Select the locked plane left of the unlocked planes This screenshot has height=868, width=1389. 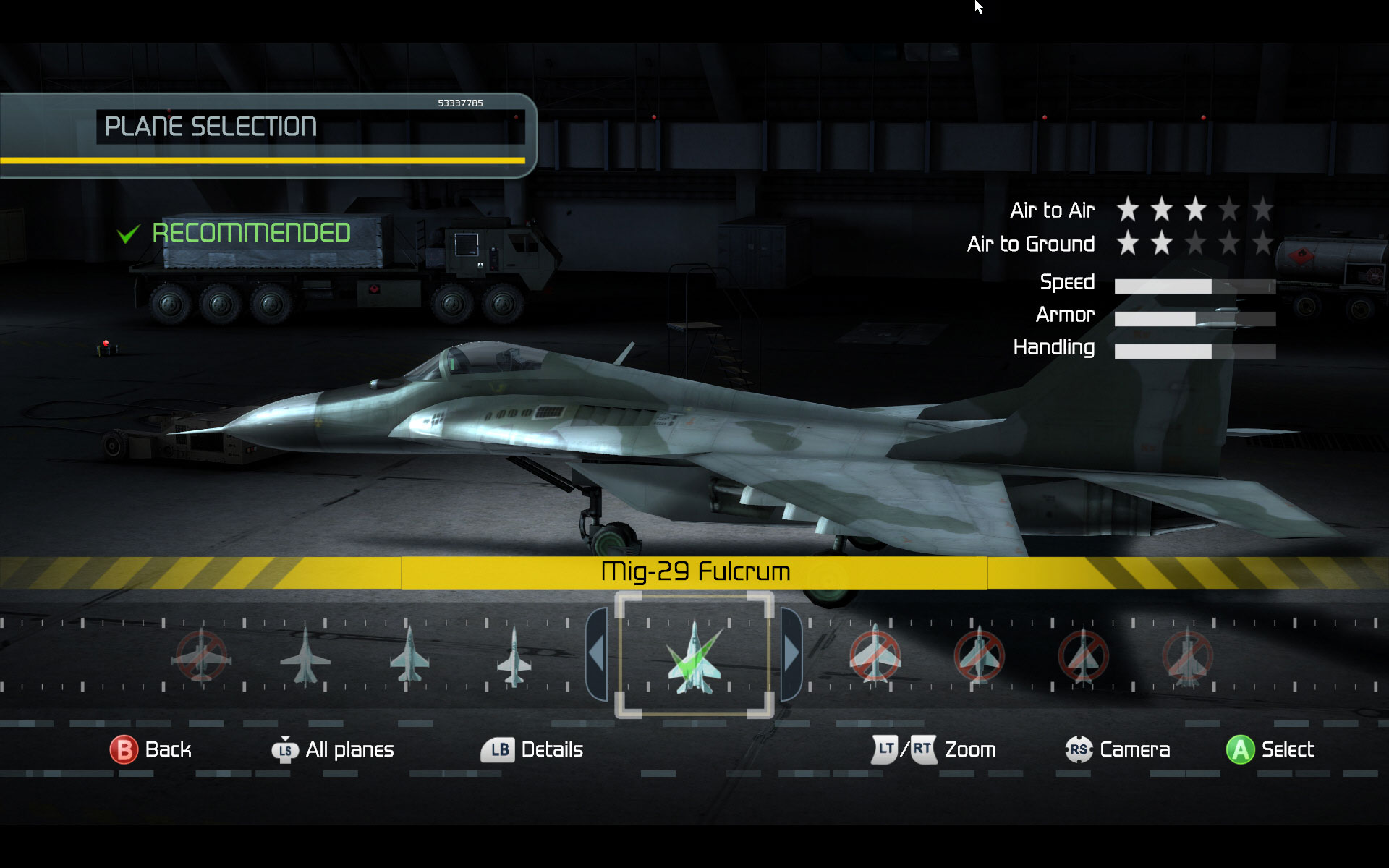pyautogui.click(x=201, y=656)
